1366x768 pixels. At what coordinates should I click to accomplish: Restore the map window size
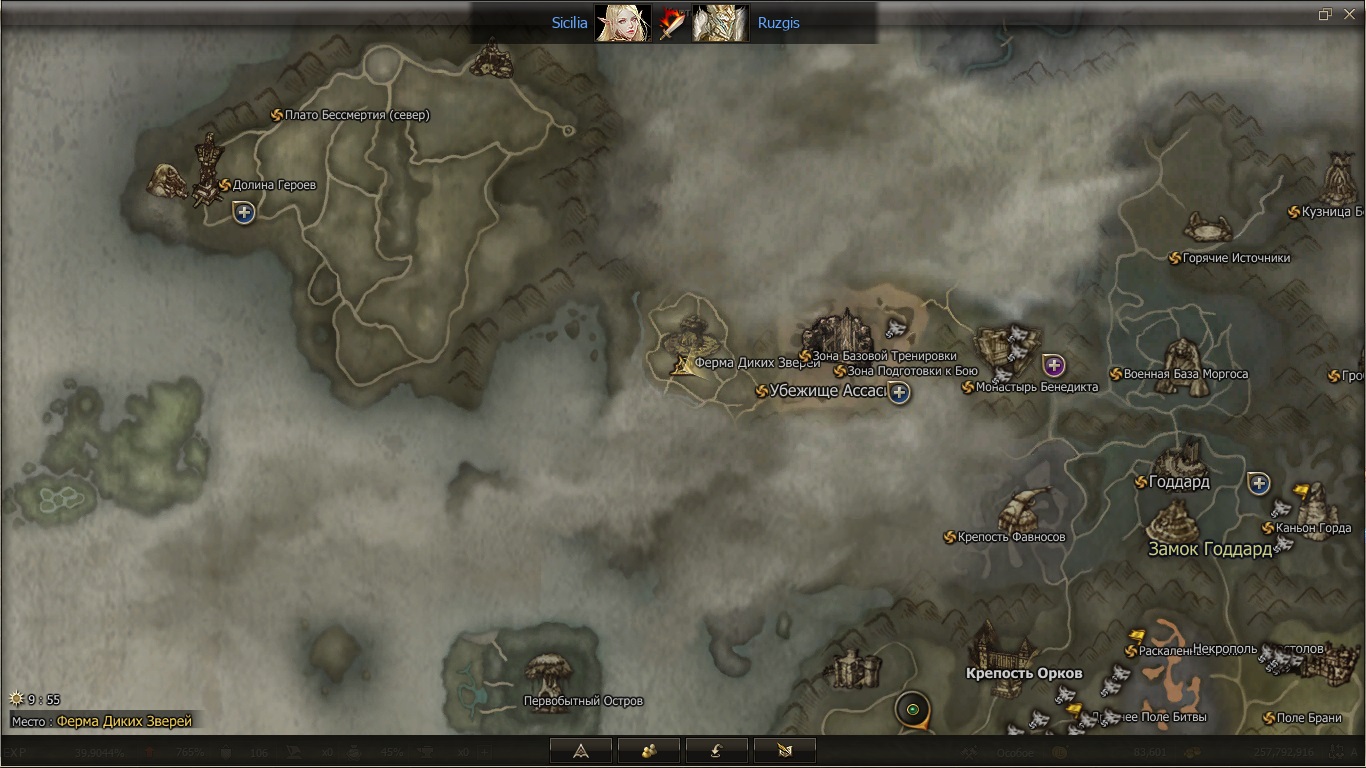[1325, 14]
